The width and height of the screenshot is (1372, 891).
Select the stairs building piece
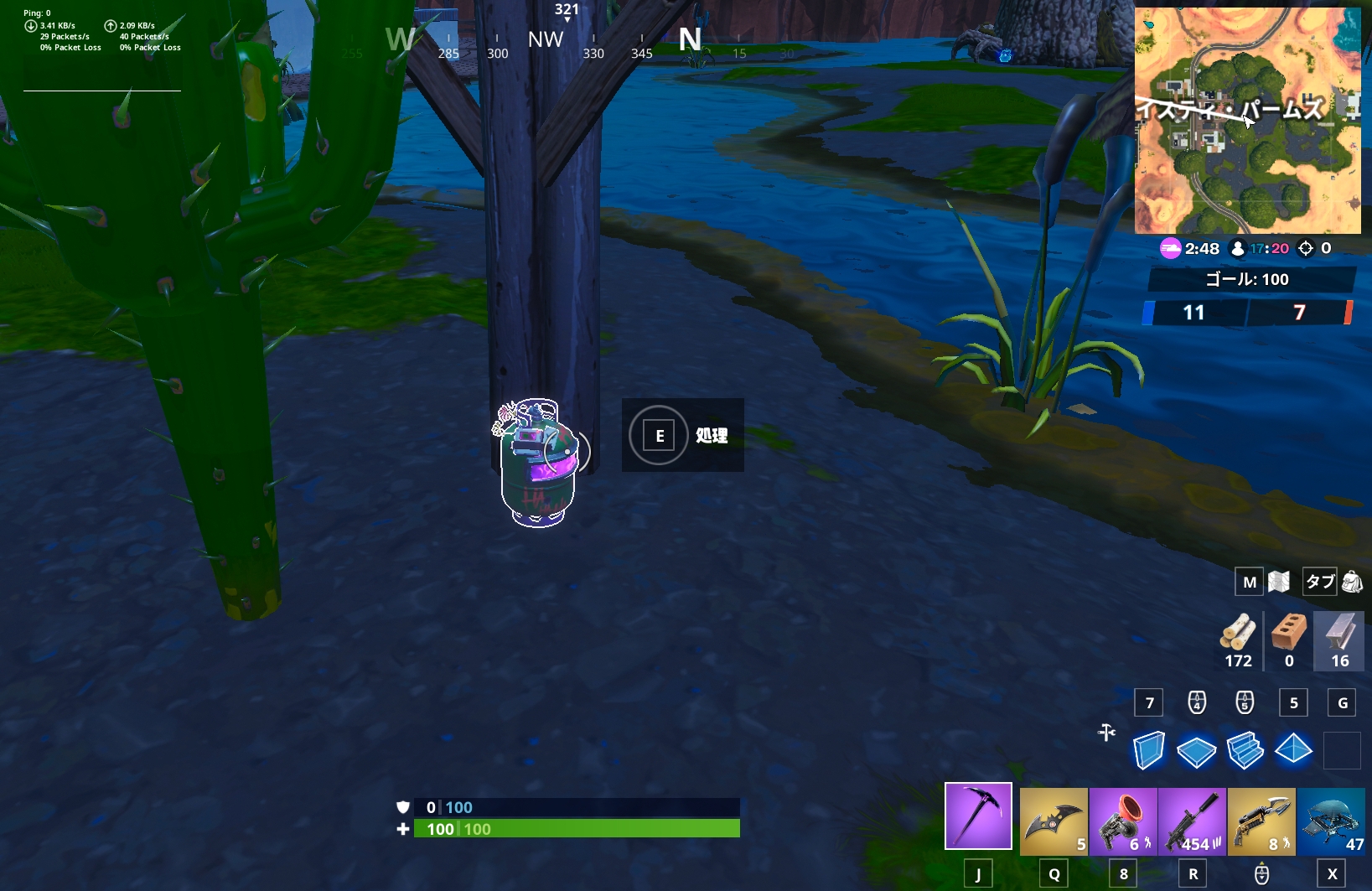point(1246,750)
